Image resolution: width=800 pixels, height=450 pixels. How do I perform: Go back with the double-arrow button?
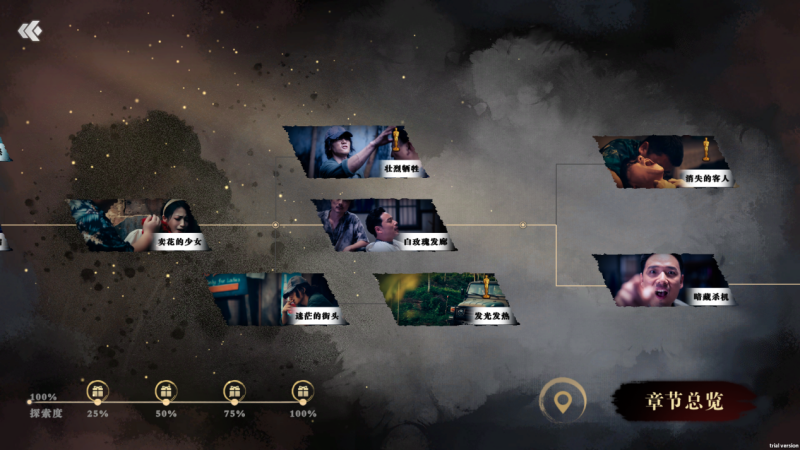pyautogui.click(x=30, y=32)
